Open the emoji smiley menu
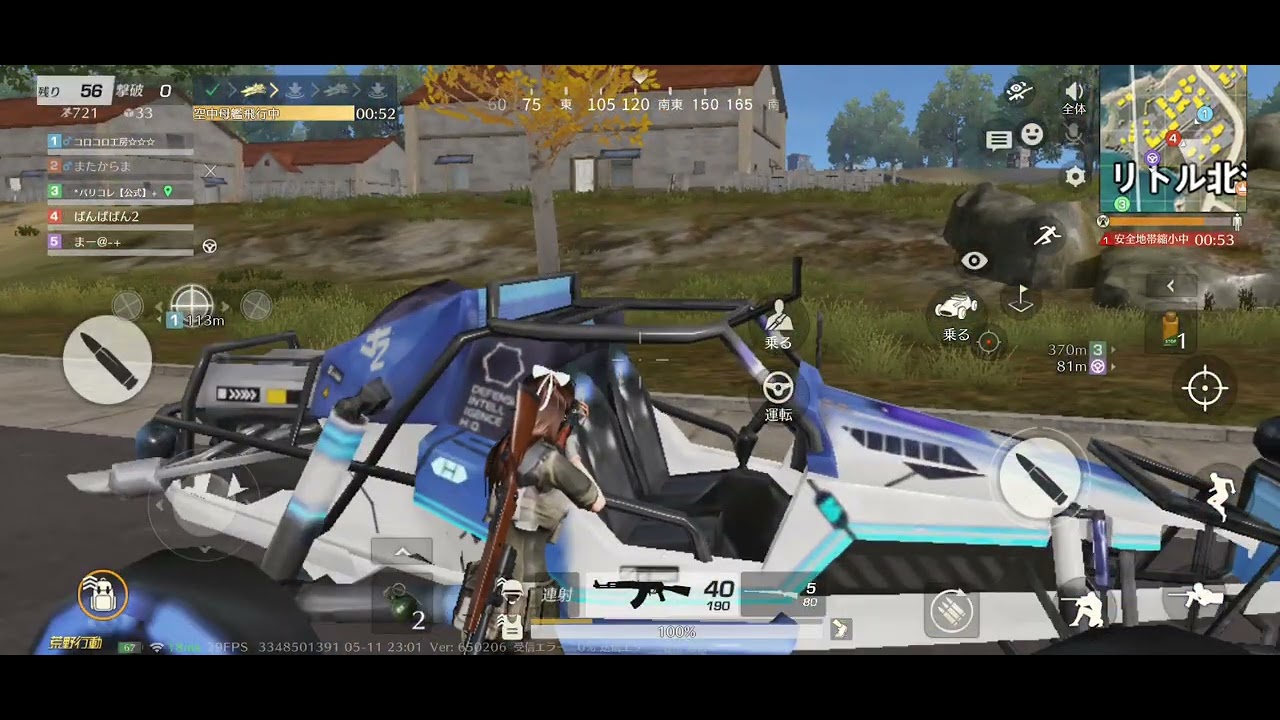Image resolution: width=1280 pixels, height=720 pixels. pos(1032,134)
